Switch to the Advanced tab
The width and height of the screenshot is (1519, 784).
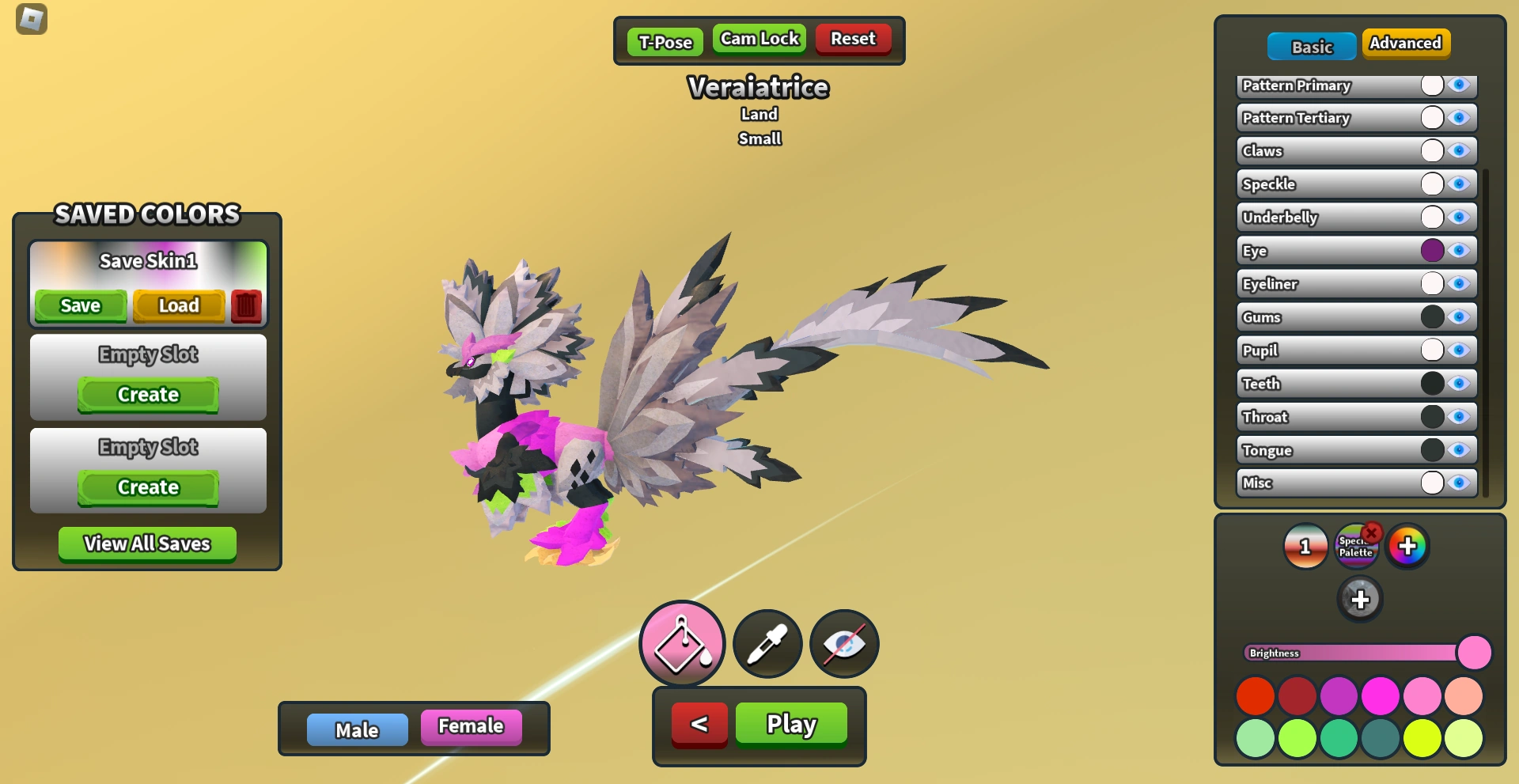[1406, 44]
